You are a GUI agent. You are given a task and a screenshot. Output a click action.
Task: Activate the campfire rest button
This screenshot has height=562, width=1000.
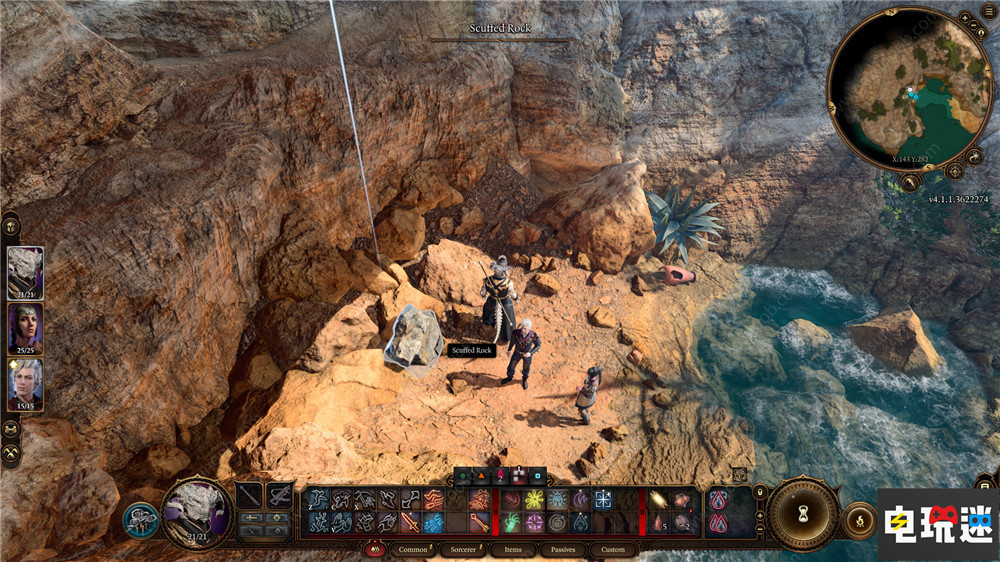[858, 520]
